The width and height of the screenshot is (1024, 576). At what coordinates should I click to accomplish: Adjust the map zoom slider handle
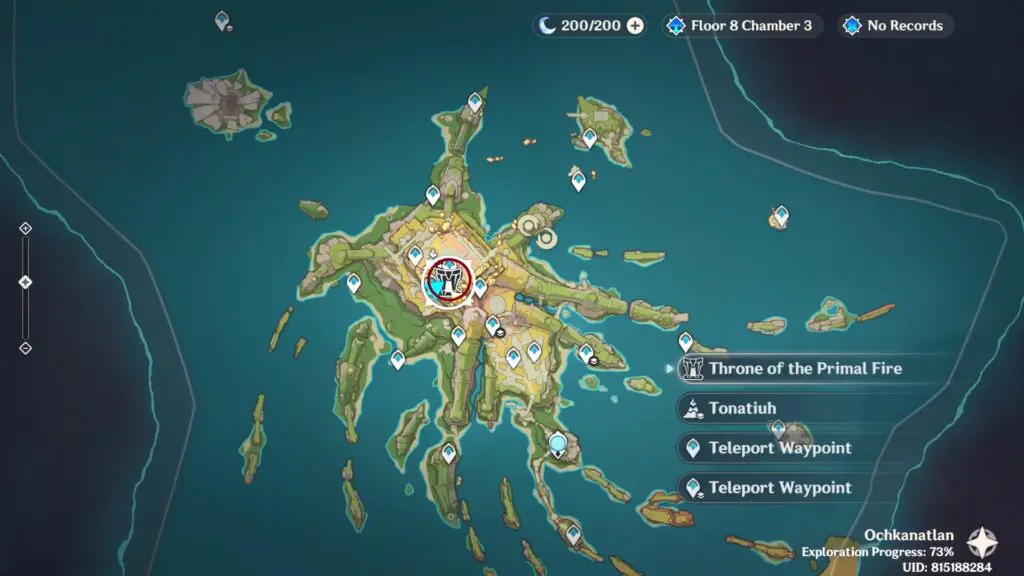click(x=26, y=282)
